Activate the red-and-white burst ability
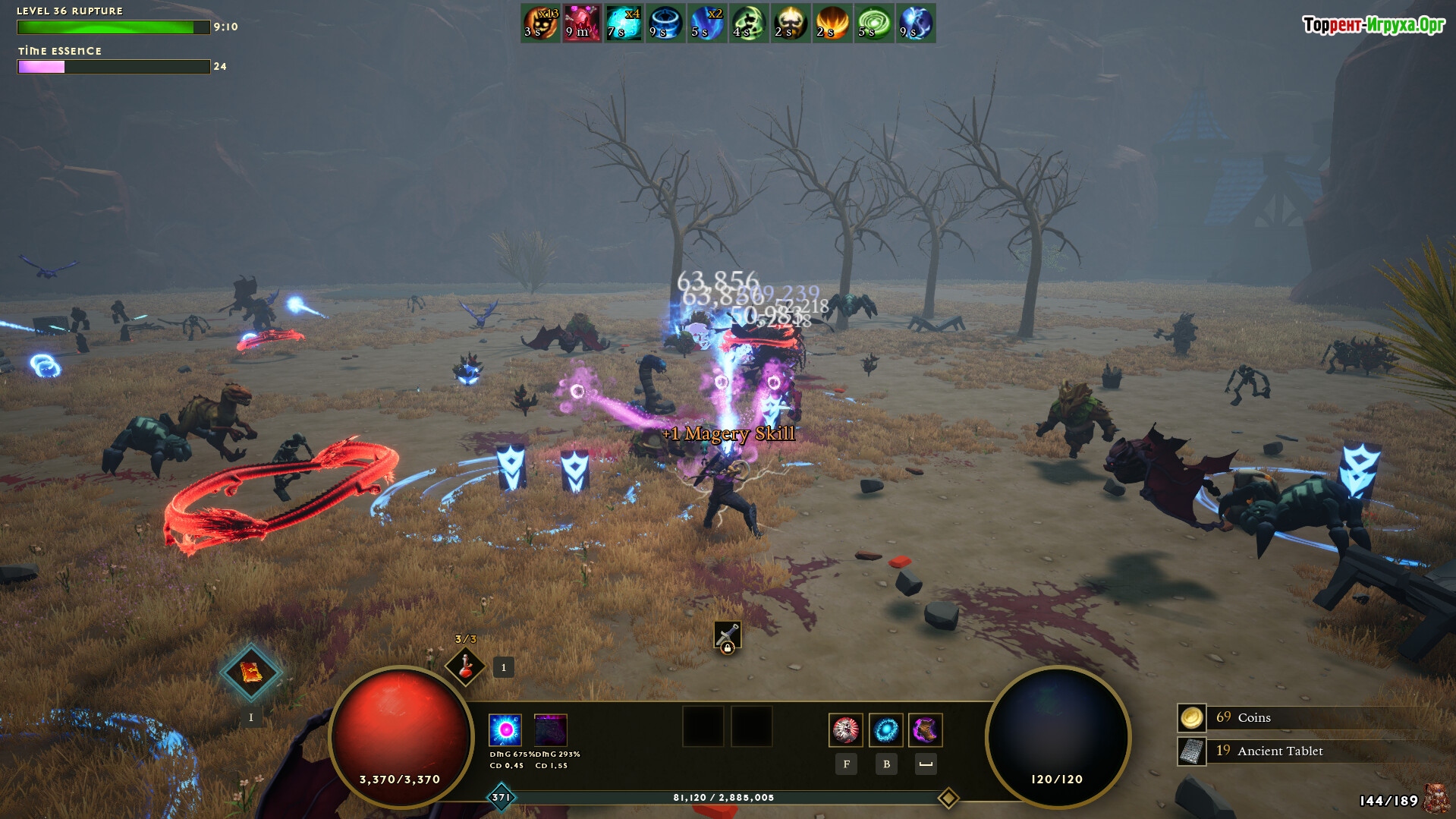Screen dimensions: 1456x819 point(845,730)
